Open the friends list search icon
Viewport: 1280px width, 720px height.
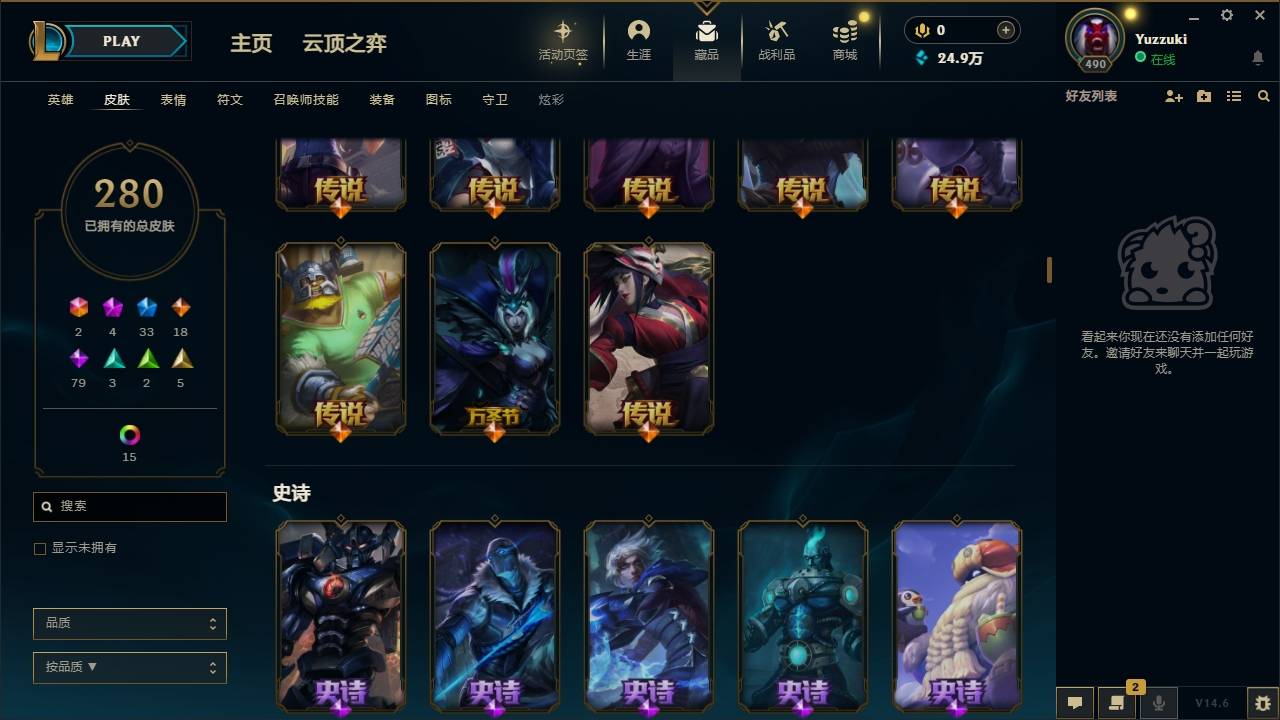pos(1263,96)
